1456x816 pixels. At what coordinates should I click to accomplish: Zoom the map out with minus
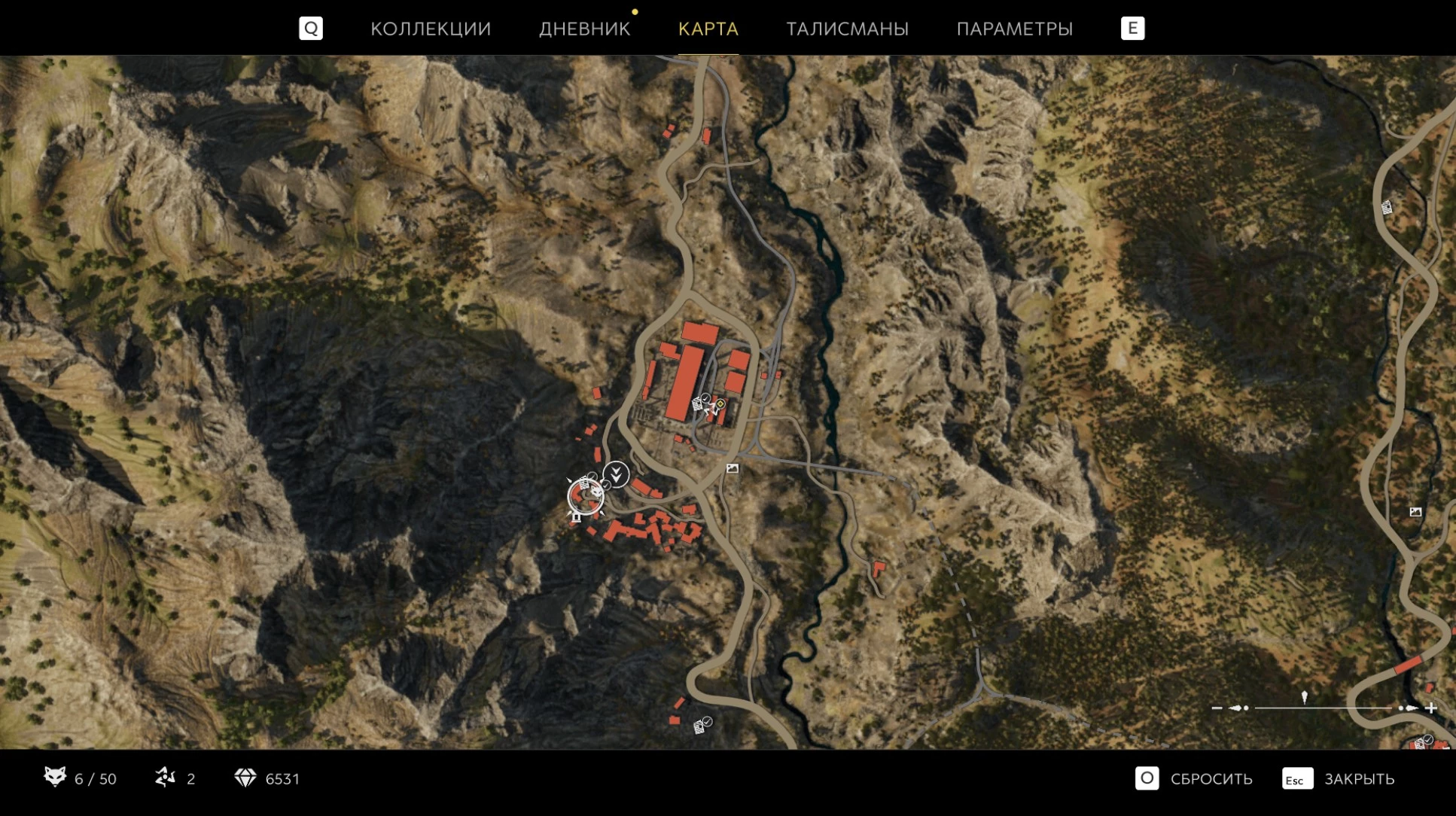click(x=1217, y=708)
